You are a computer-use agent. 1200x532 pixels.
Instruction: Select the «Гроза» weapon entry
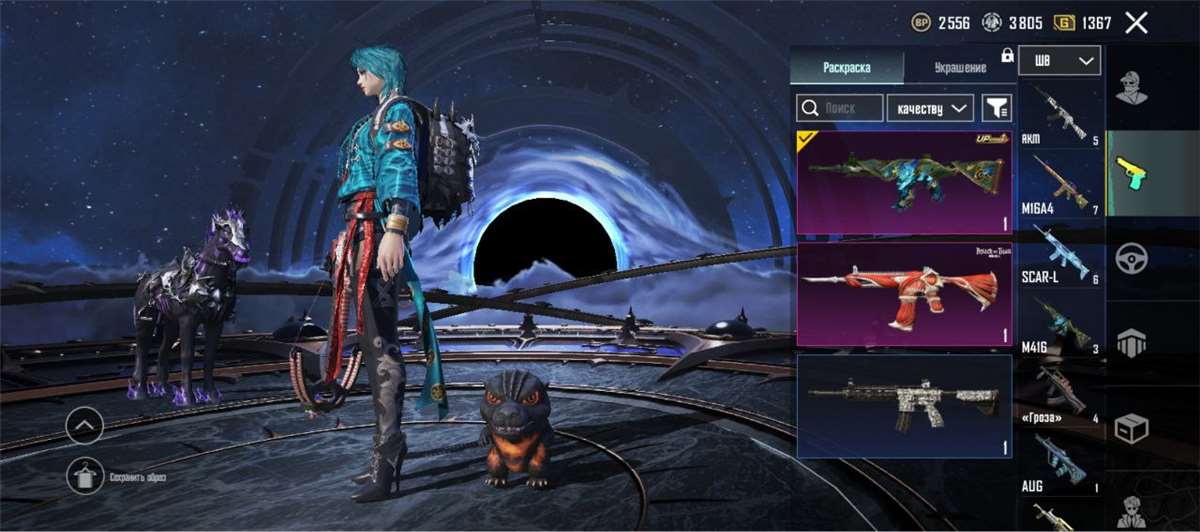[1060, 392]
